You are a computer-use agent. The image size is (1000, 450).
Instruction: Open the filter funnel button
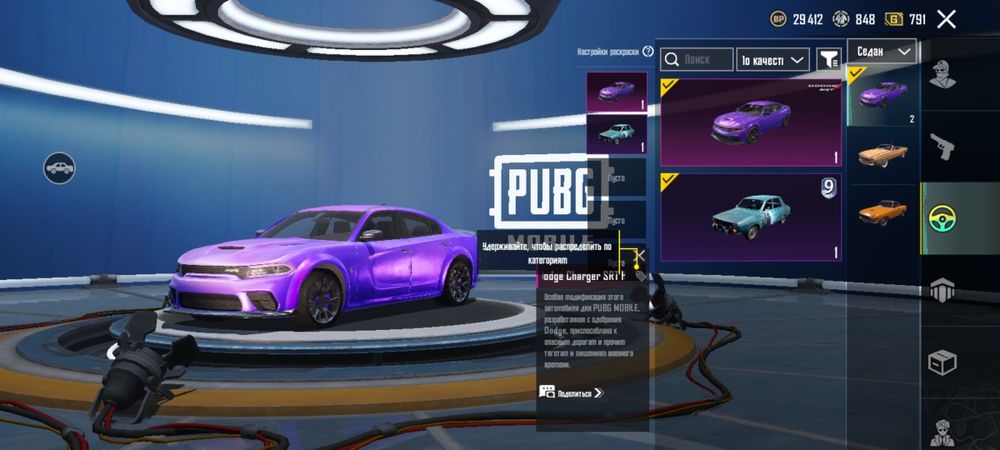(x=829, y=60)
